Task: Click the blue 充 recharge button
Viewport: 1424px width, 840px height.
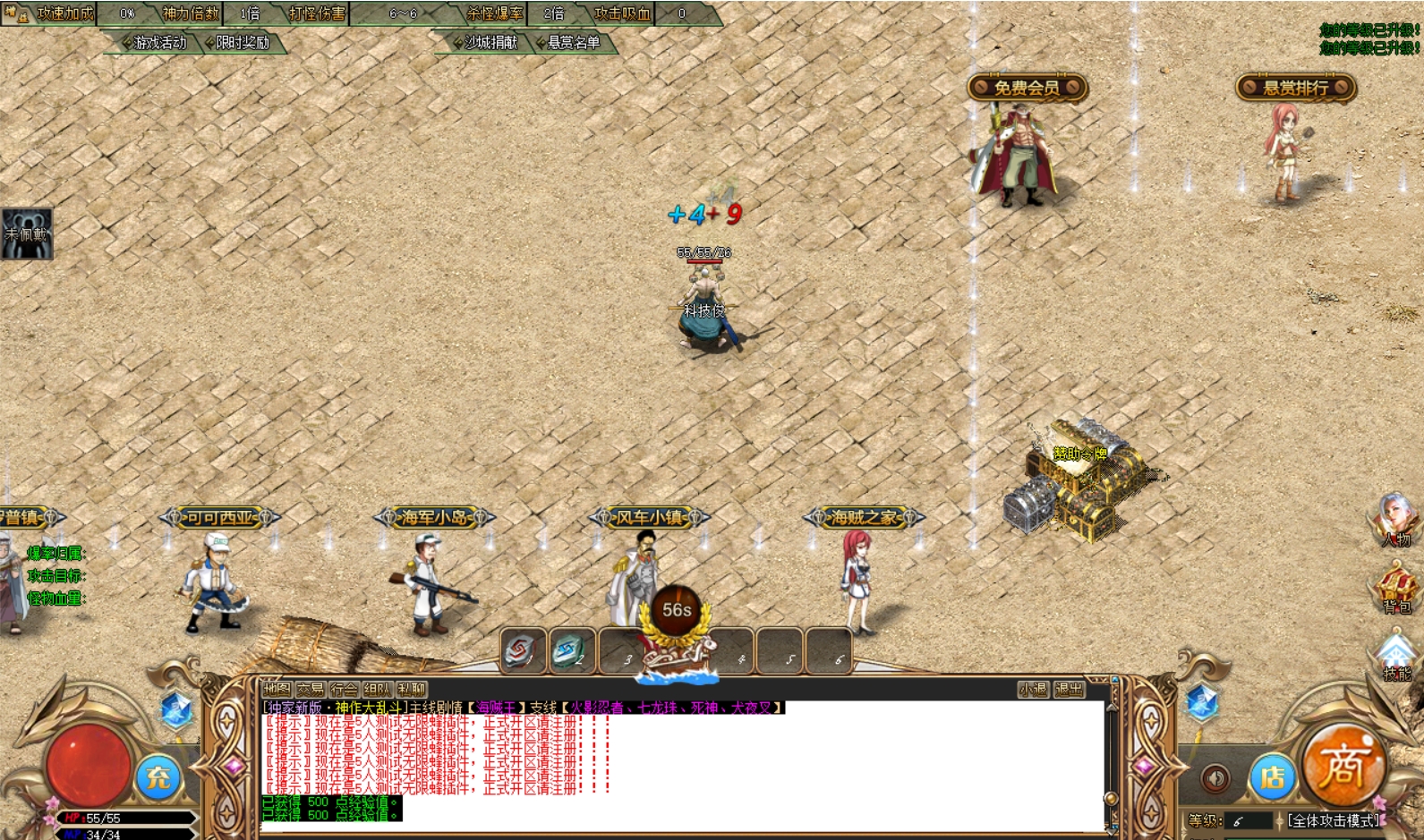Action: [159, 776]
